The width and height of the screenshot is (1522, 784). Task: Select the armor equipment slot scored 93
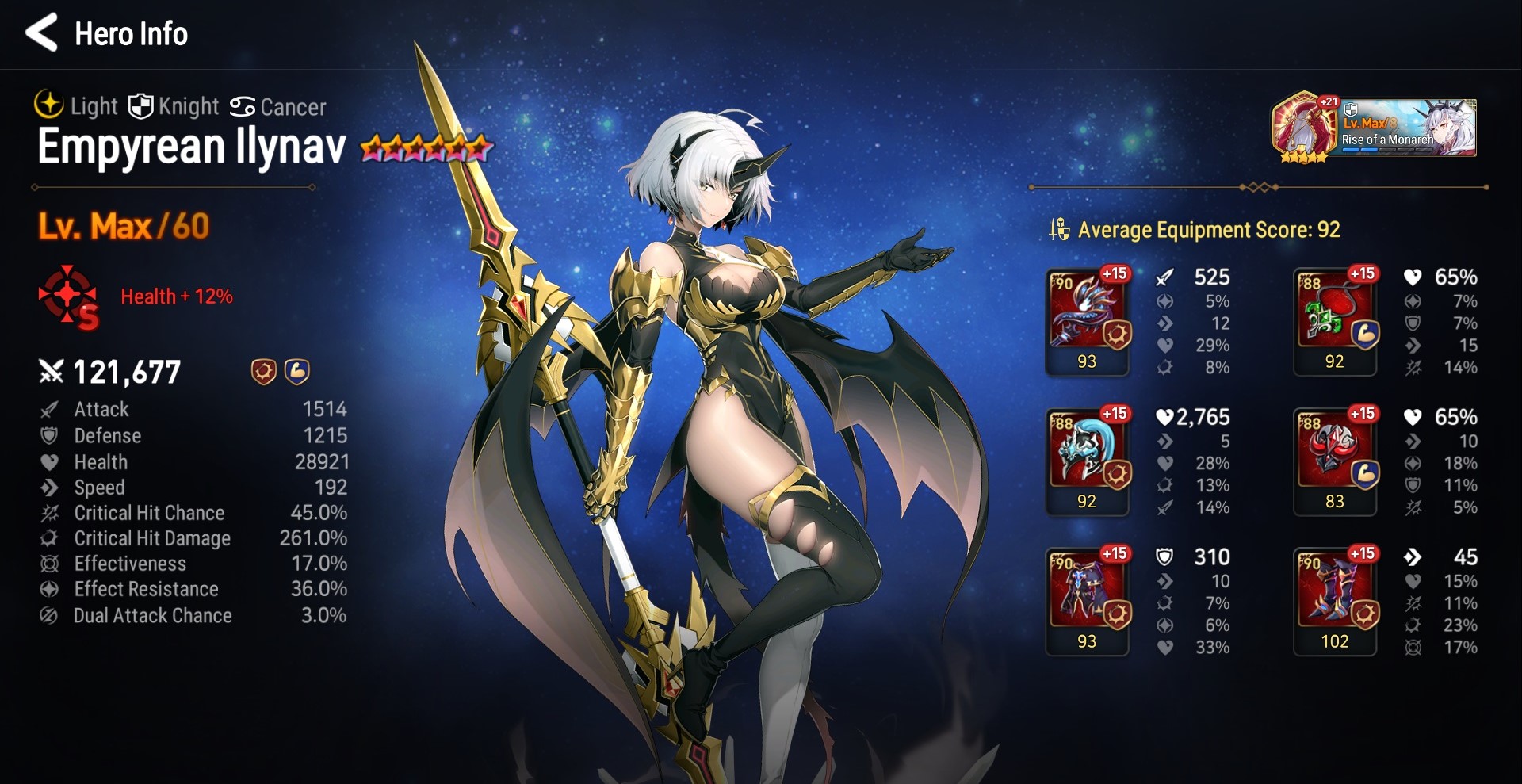pos(1087,599)
